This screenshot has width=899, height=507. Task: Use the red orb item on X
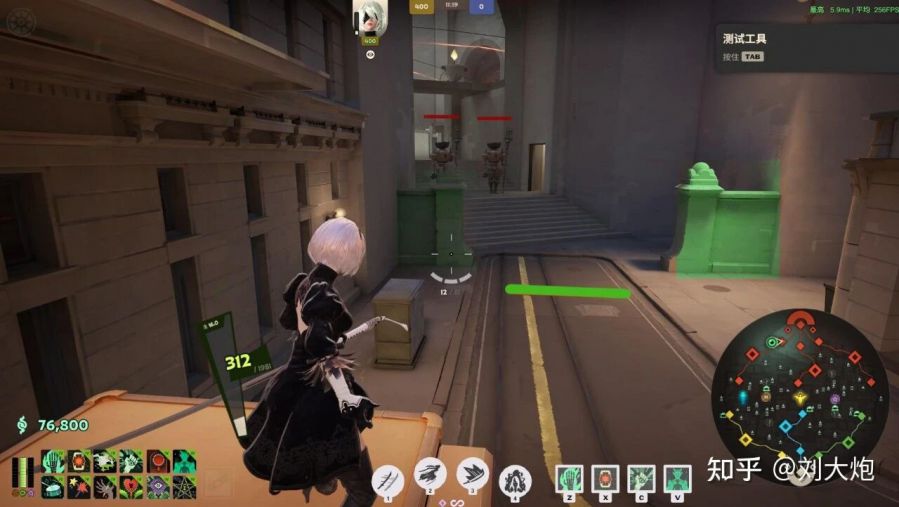pos(605,478)
